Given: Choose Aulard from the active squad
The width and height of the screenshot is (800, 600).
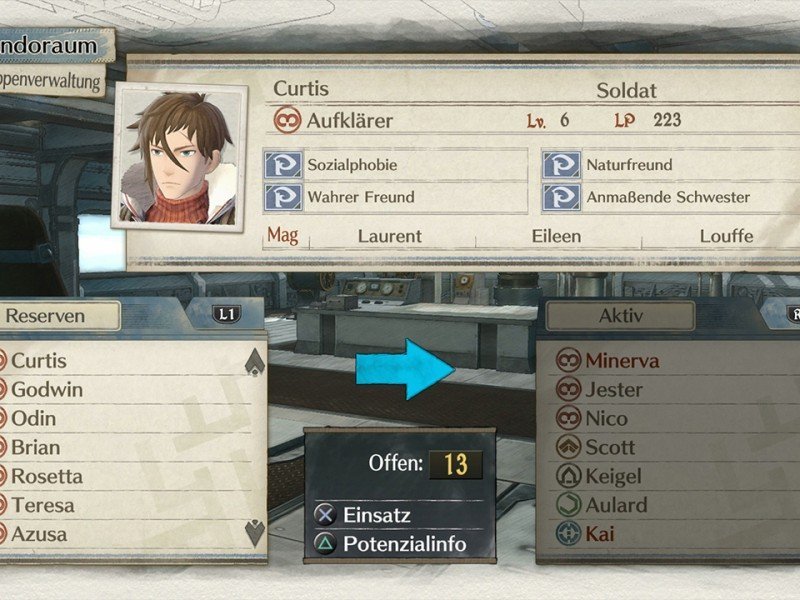Looking at the screenshot, I should [x=616, y=505].
